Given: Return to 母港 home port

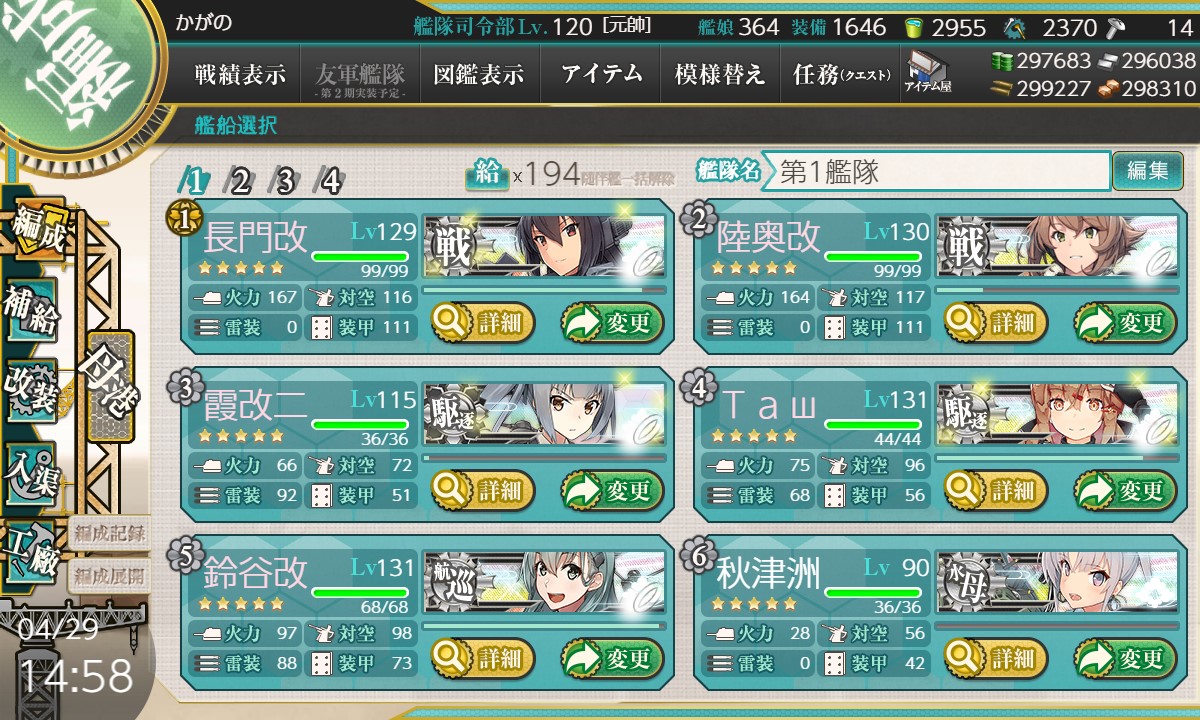Looking at the screenshot, I should (108, 383).
